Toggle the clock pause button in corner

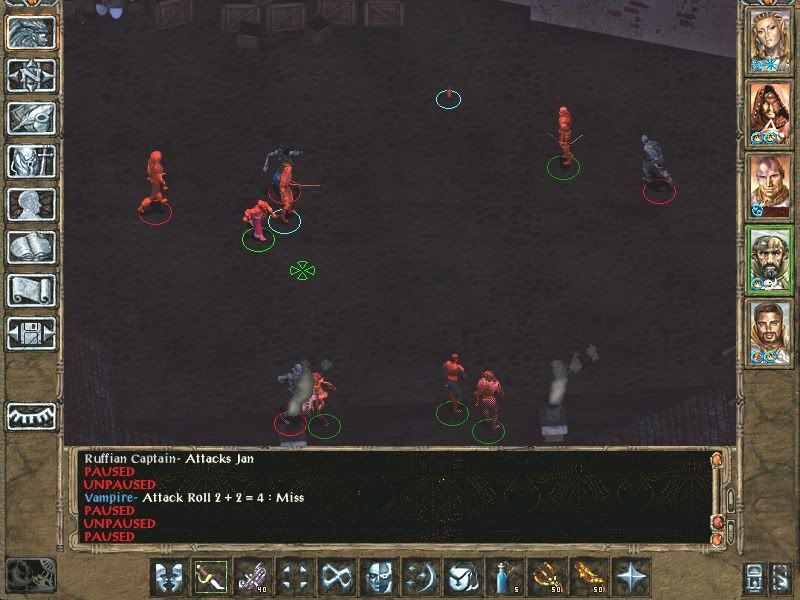tap(29, 574)
